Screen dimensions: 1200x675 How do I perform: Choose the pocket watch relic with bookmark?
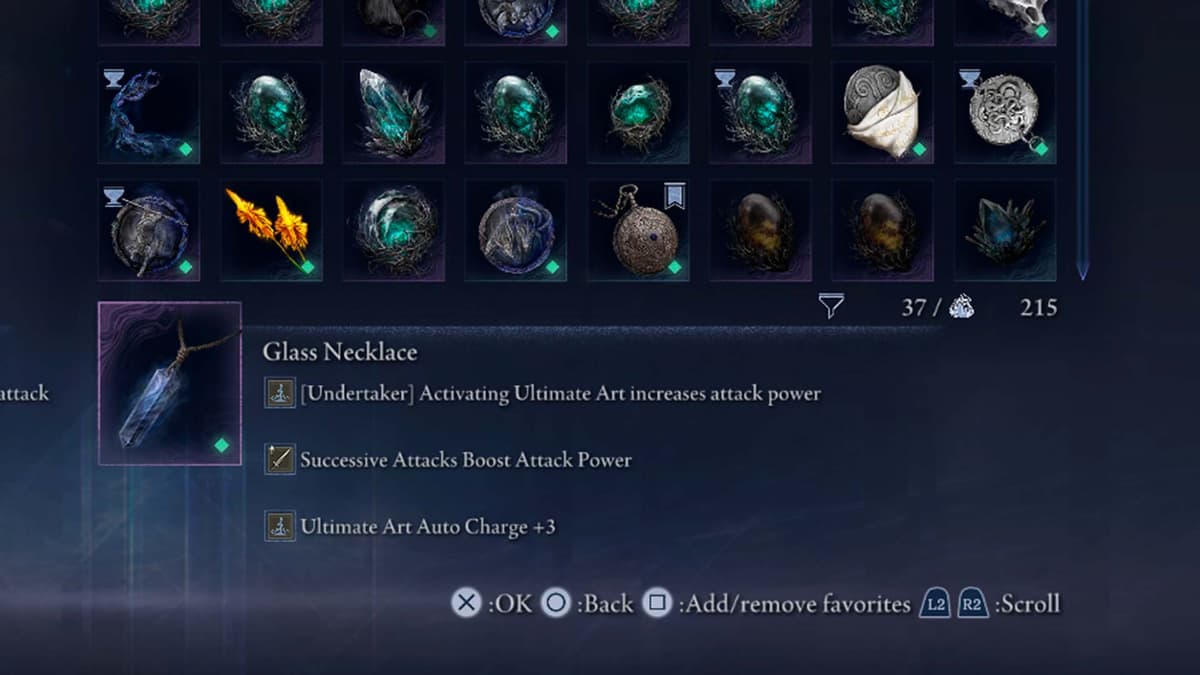click(x=638, y=230)
